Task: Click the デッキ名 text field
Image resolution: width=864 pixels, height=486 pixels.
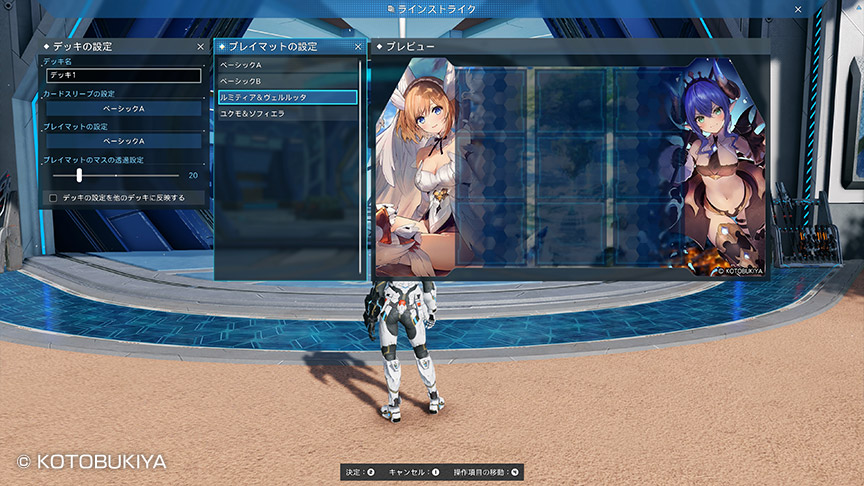Action: [x=124, y=75]
